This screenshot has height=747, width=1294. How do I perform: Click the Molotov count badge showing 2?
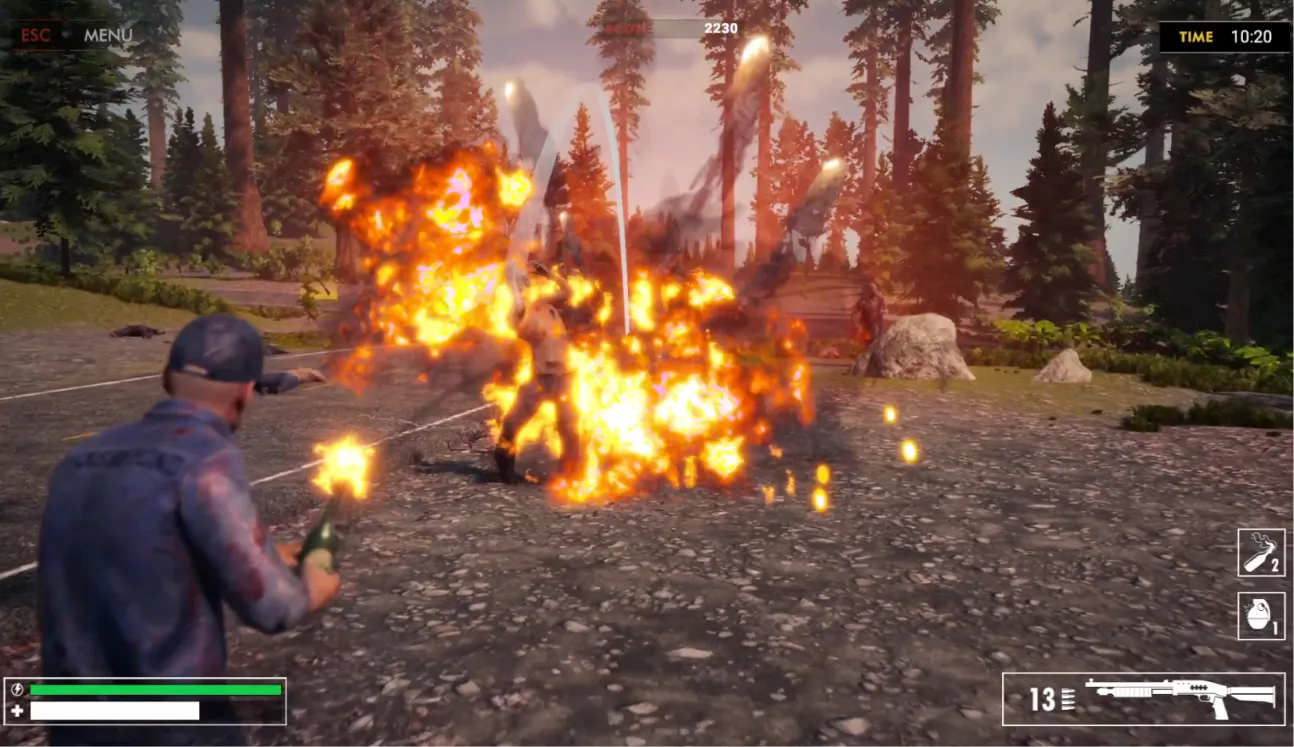[x=1274, y=566]
